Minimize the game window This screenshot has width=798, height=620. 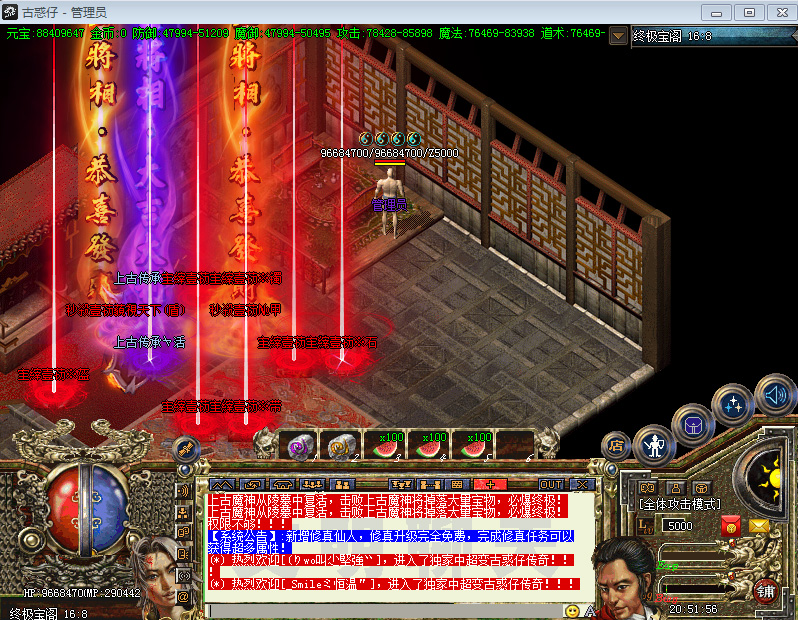[x=714, y=12]
